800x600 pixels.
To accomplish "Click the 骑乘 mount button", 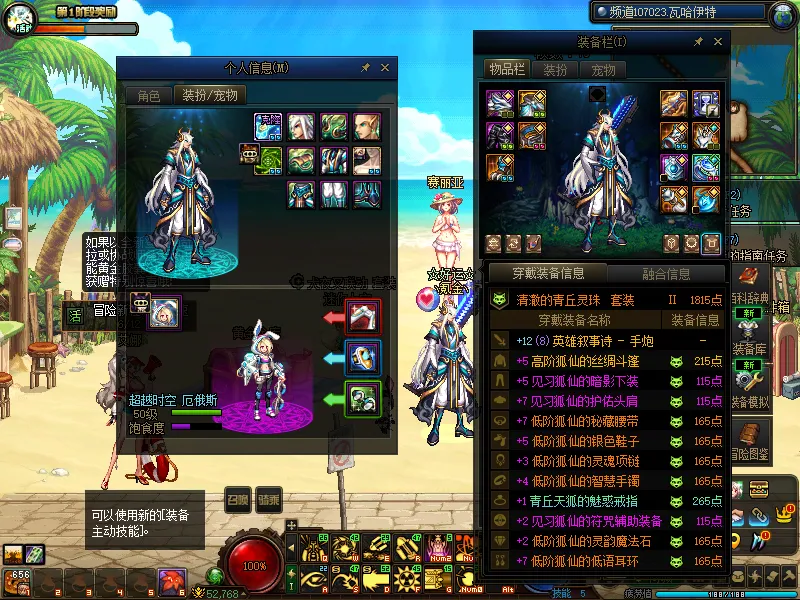I will pos(267,500).
